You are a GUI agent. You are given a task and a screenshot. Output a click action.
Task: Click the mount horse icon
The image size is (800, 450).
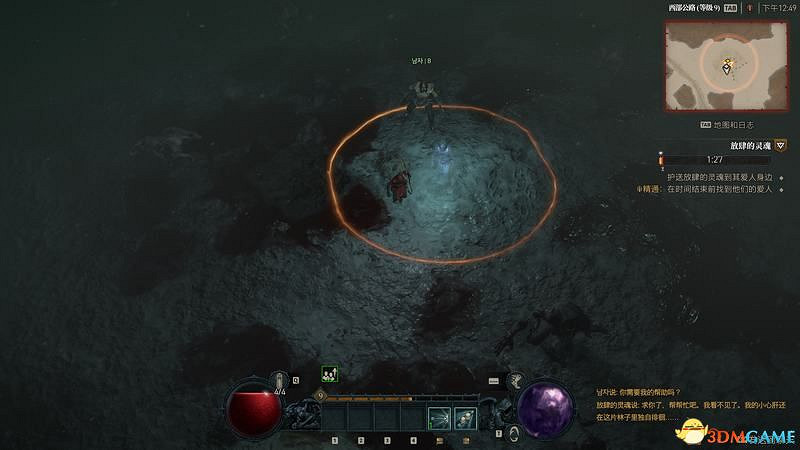(516, 380)
